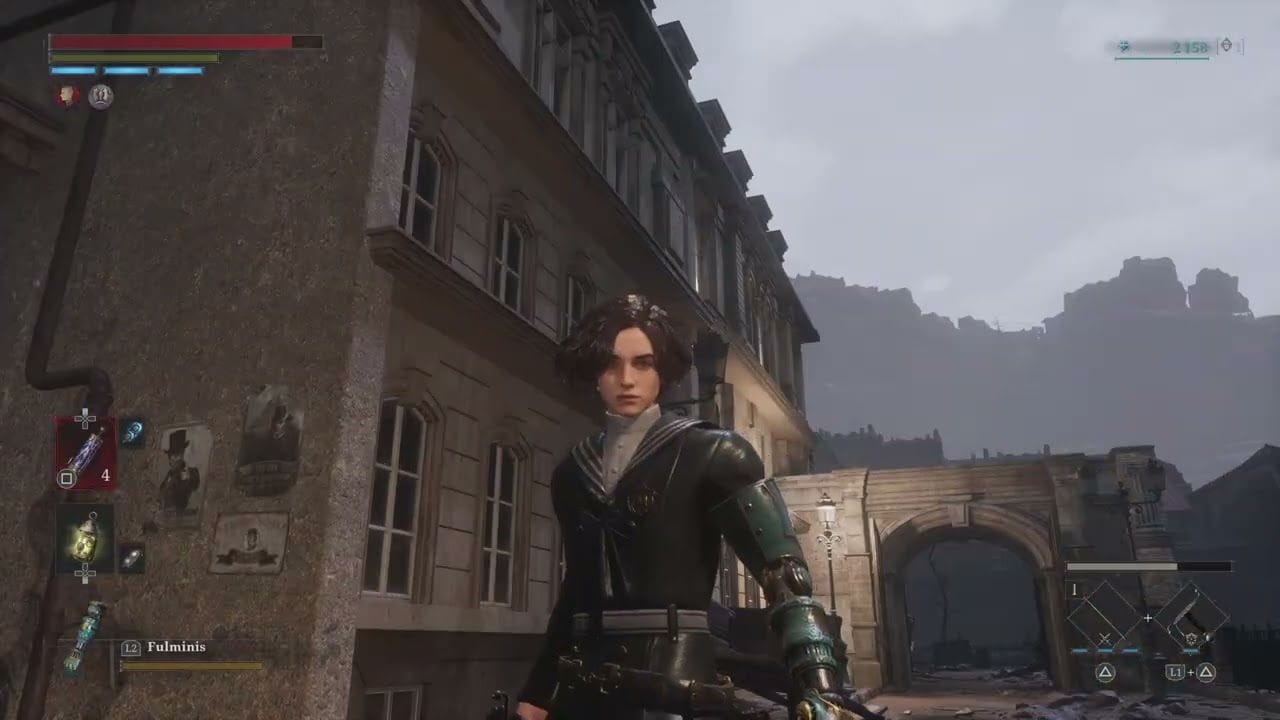Click the right Fable Art weapon diamond
Screen dimensions: 1280x720
(x=1191, y=615)
